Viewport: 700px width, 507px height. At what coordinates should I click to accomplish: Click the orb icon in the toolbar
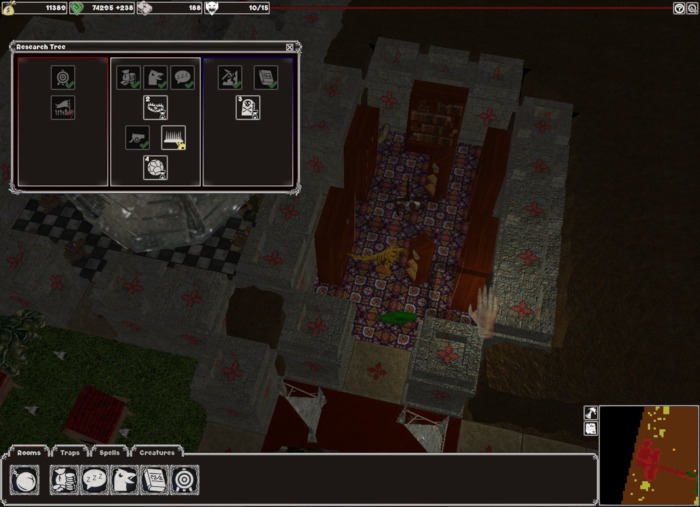(25, 481)
